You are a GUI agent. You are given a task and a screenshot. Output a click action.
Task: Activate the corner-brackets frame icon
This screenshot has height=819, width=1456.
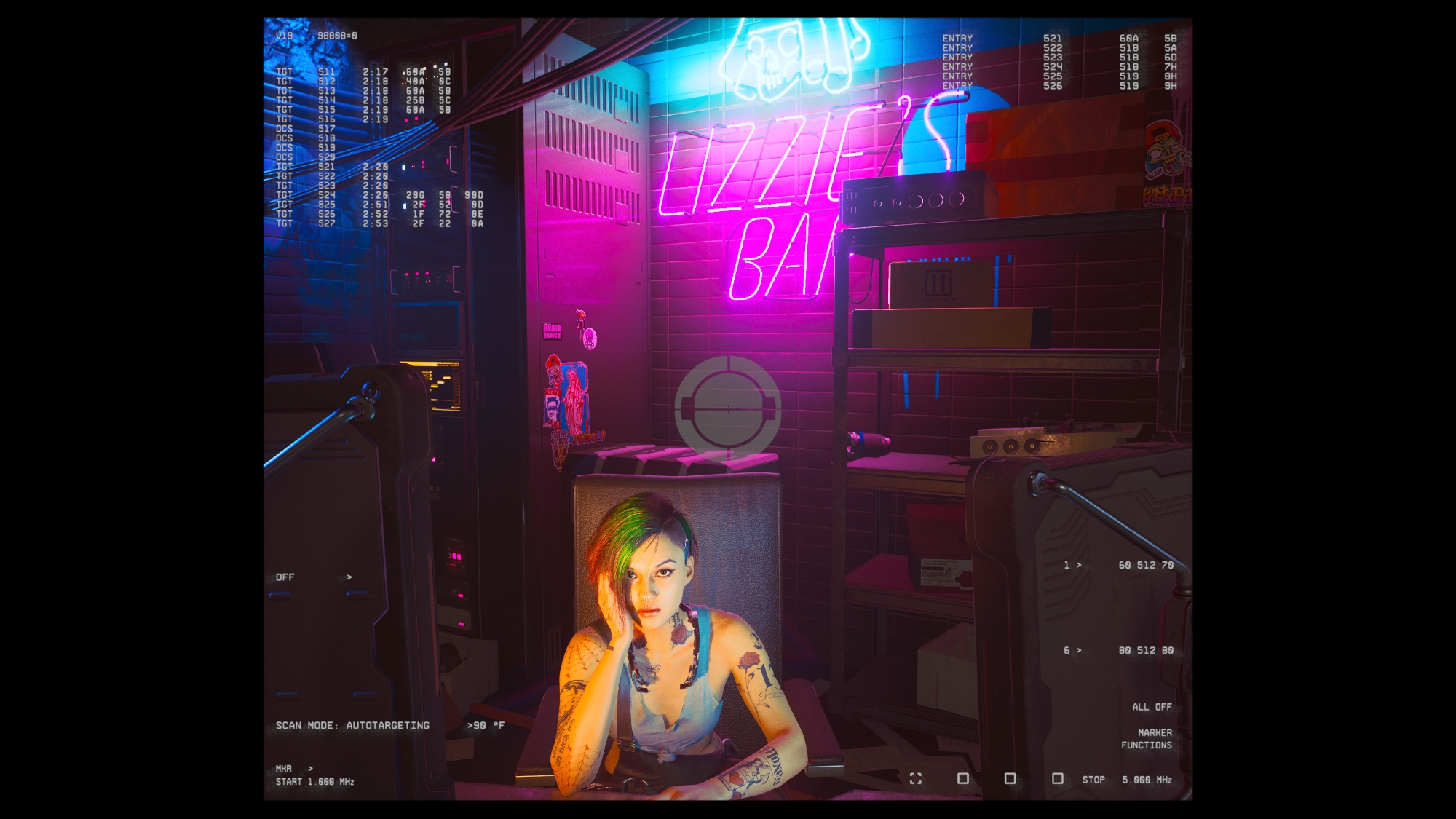[x=916, y=779]
